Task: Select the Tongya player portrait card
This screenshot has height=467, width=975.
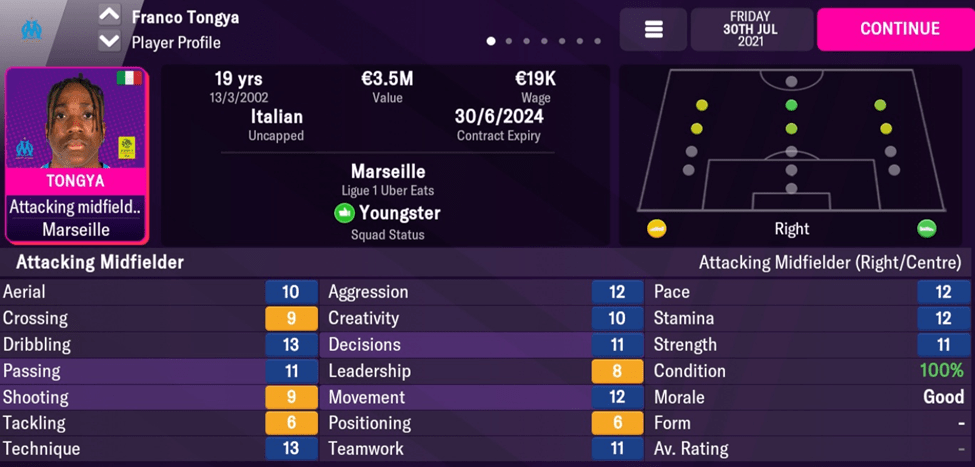Action: [76, 155]
